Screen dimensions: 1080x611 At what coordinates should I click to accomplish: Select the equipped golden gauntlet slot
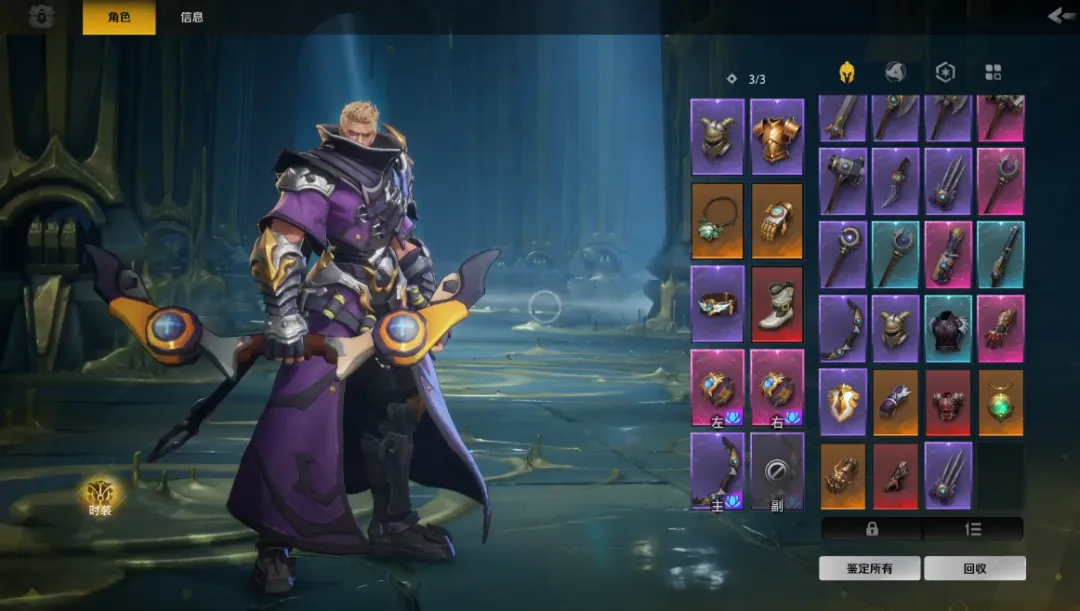point(777,221)
